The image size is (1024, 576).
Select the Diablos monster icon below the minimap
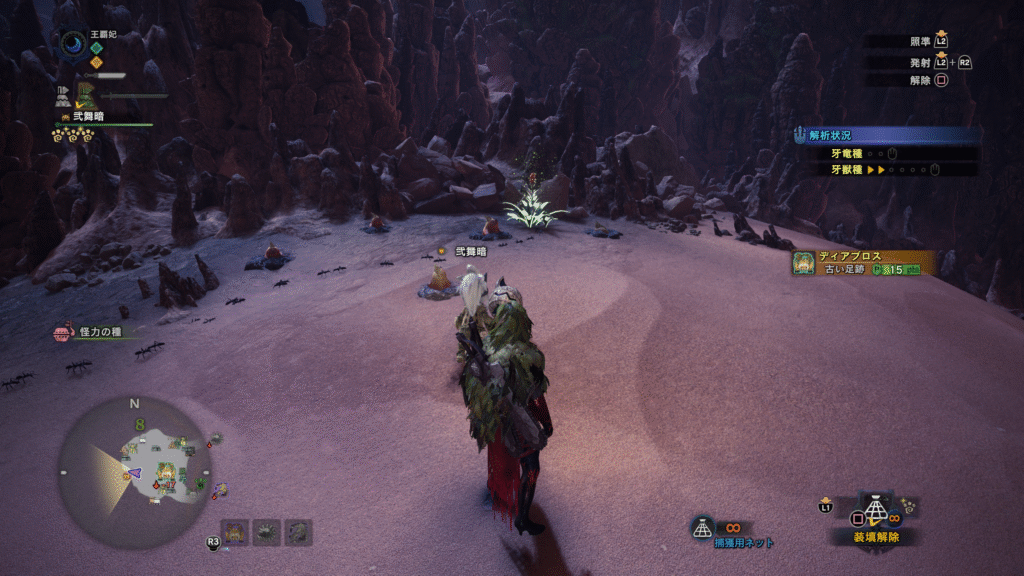click(x=235, y=532)
